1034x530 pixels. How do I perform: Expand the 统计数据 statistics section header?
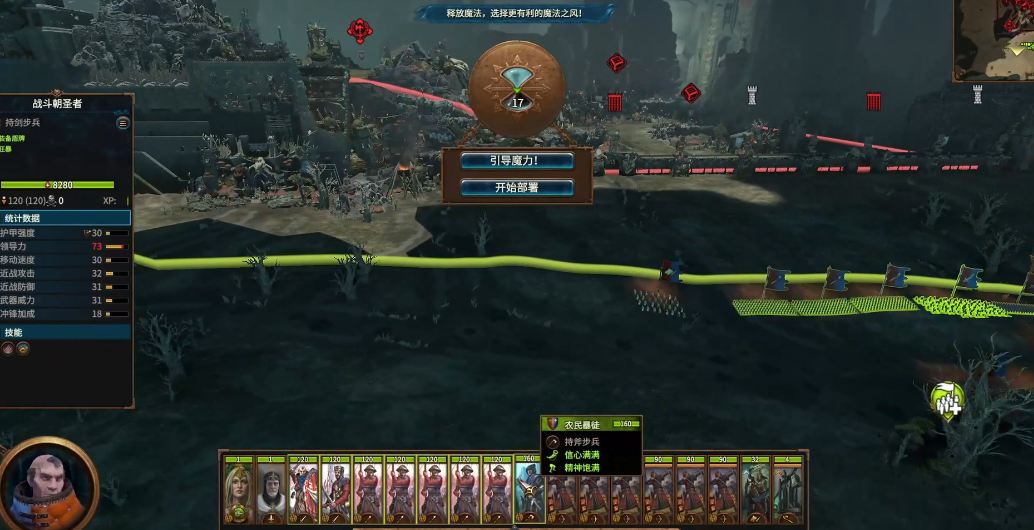(65, 217)
